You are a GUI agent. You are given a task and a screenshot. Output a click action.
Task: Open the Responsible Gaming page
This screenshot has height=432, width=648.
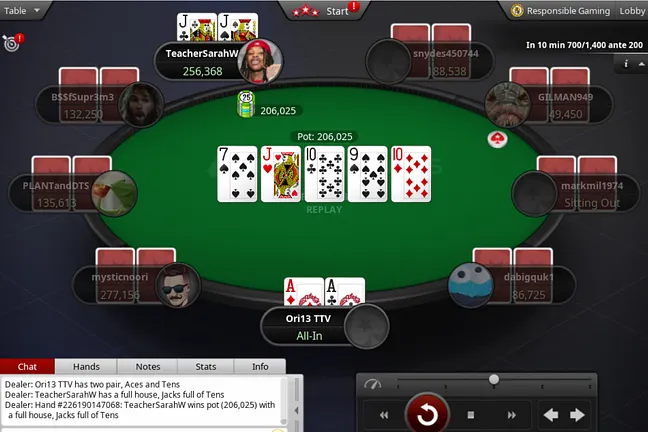pos(559,10)
